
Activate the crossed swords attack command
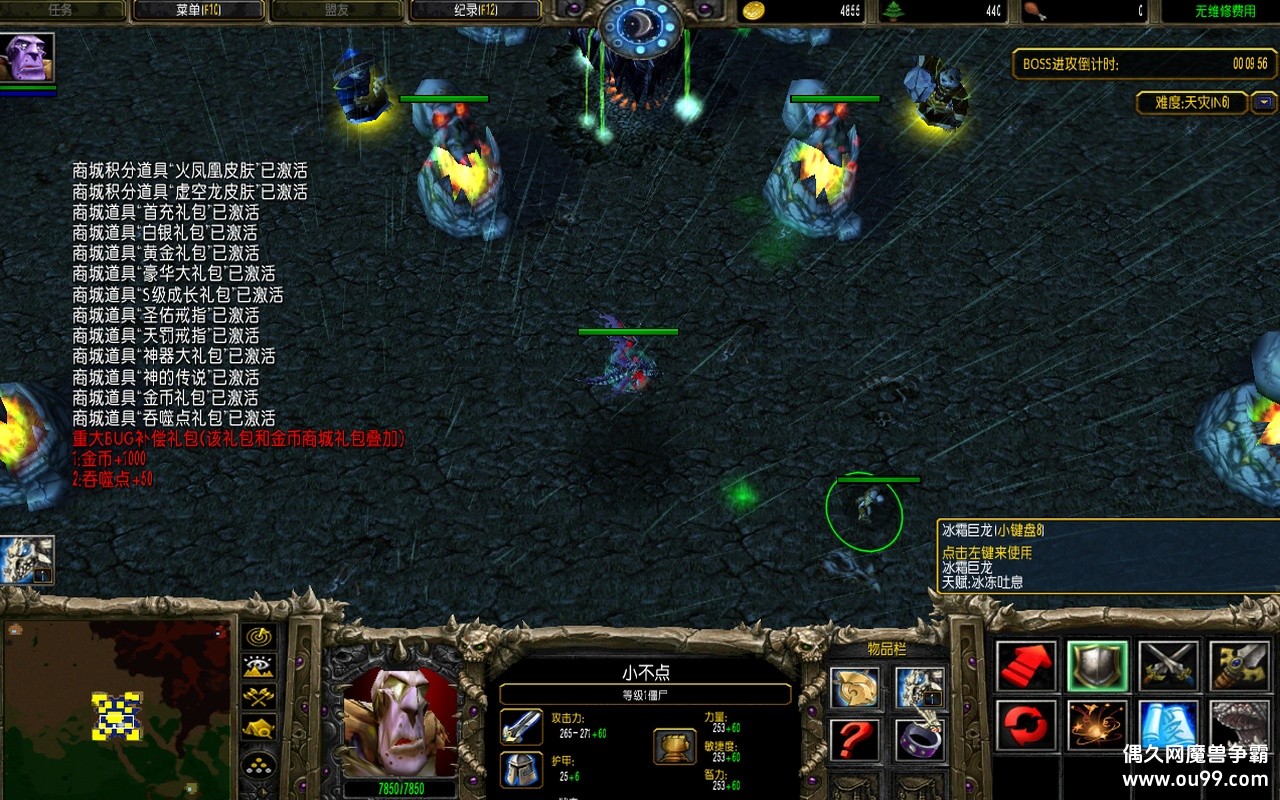tap(1168, 667)
